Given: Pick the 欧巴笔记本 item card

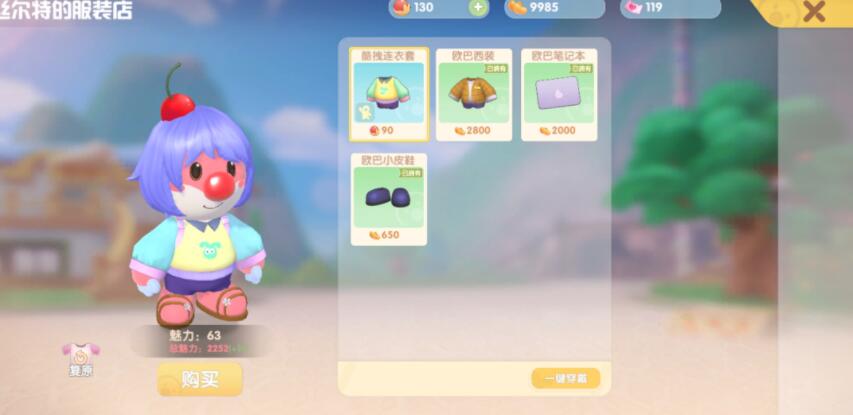Looking at the screenshot, I should (x=559, y=94).
